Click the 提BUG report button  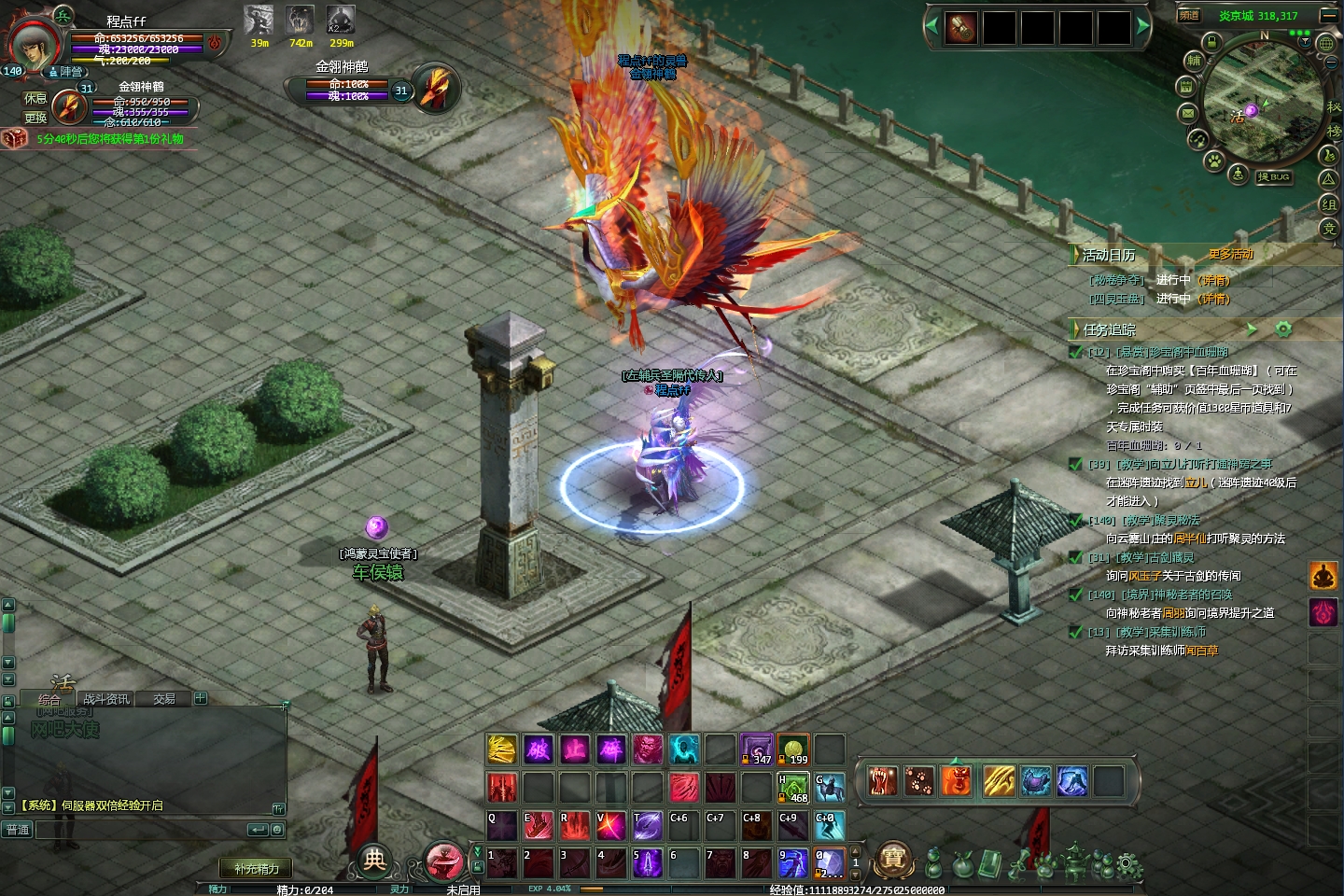1273,176
